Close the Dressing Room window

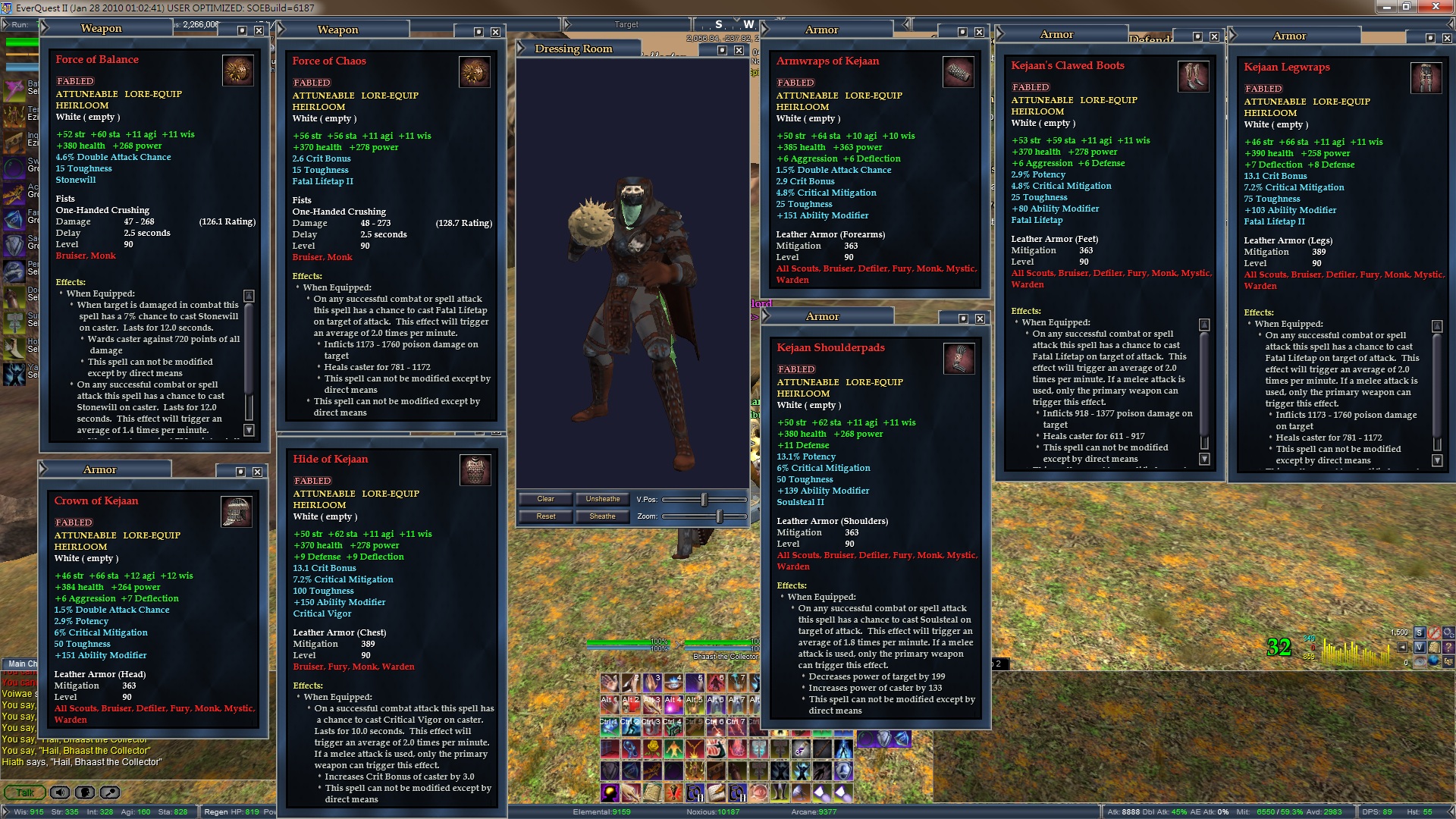click(x=739, y=50)
